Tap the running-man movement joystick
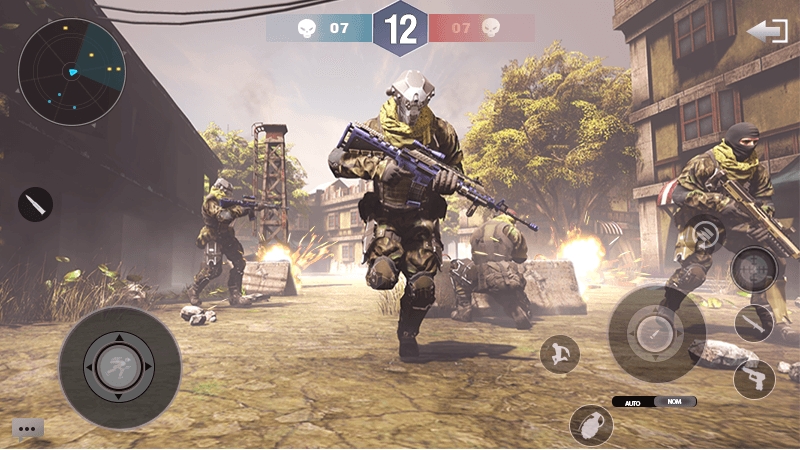Screen dimensions: 800x450 [120, 367]
